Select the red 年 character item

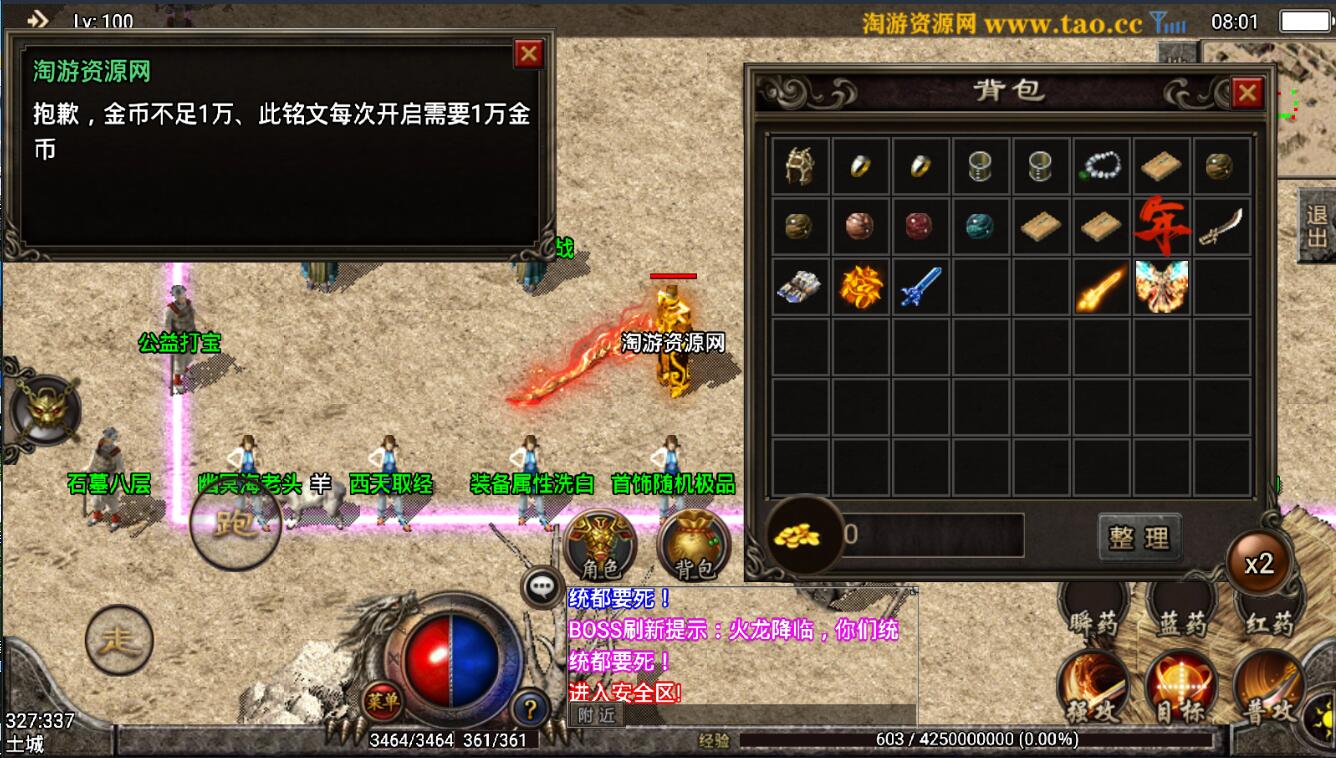pos(1161,226)
